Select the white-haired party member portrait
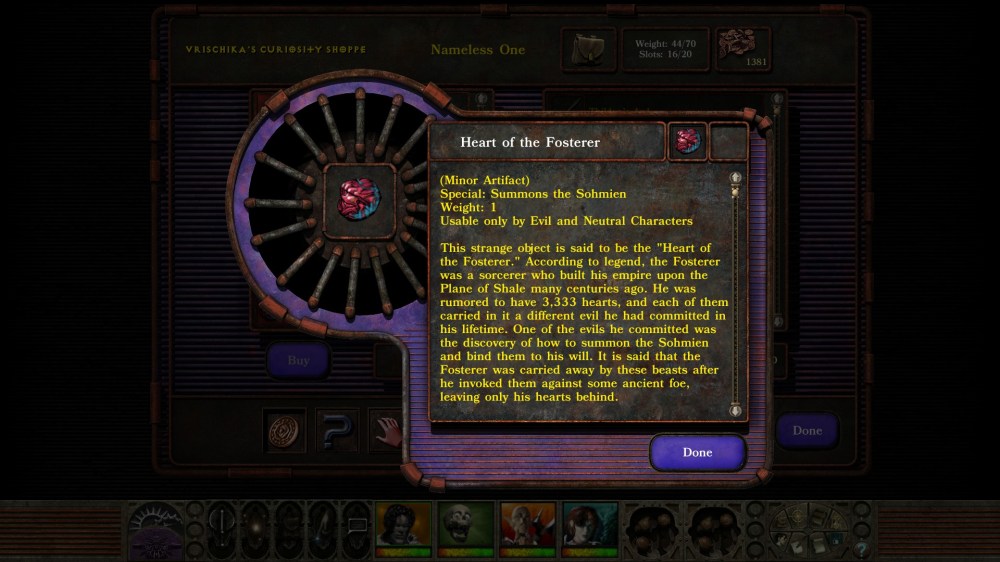This screenshot has width=1000, height=562. 527,527
